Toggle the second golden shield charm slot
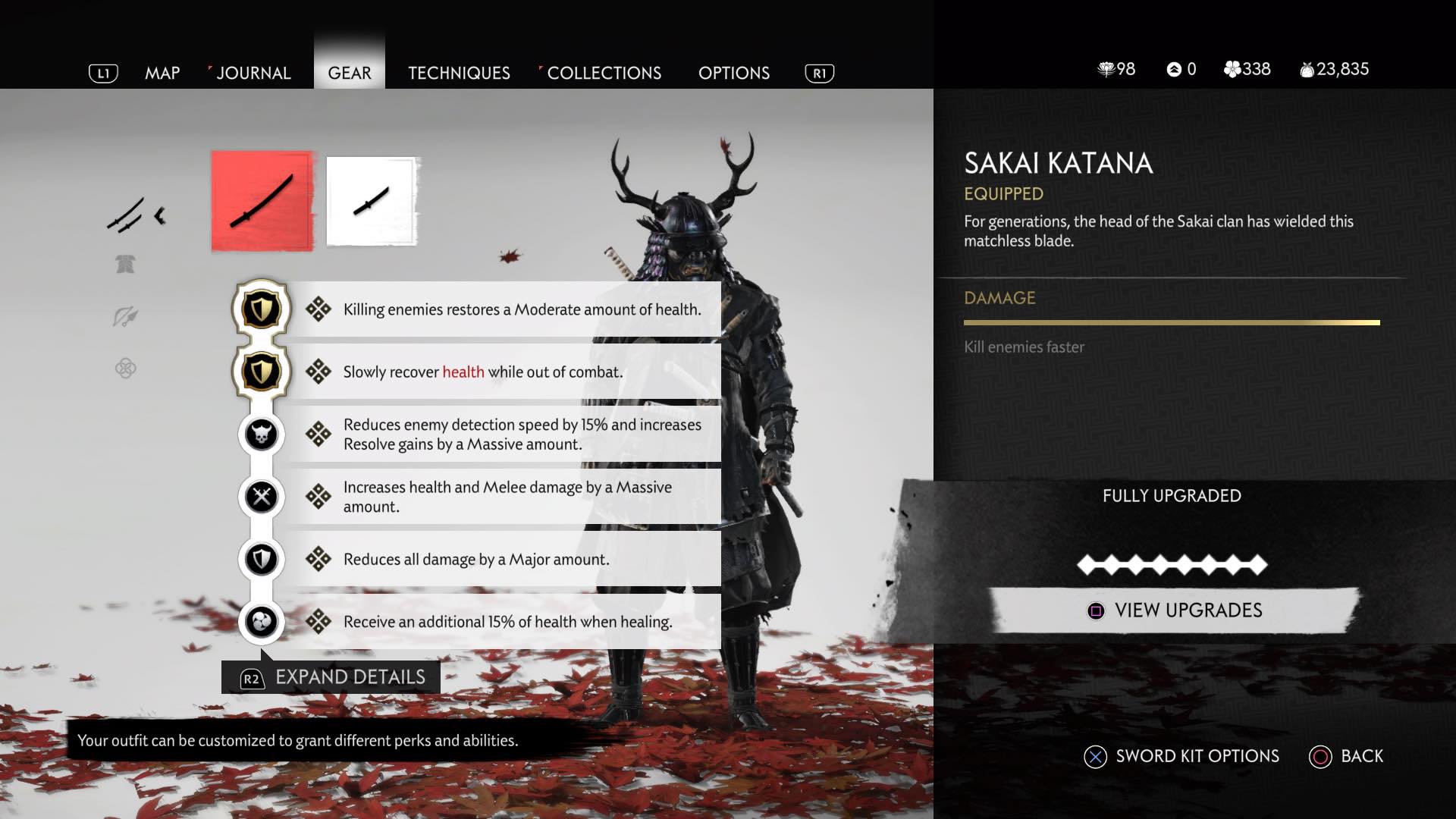1456x819 pixels. click(x=261, y=372)
